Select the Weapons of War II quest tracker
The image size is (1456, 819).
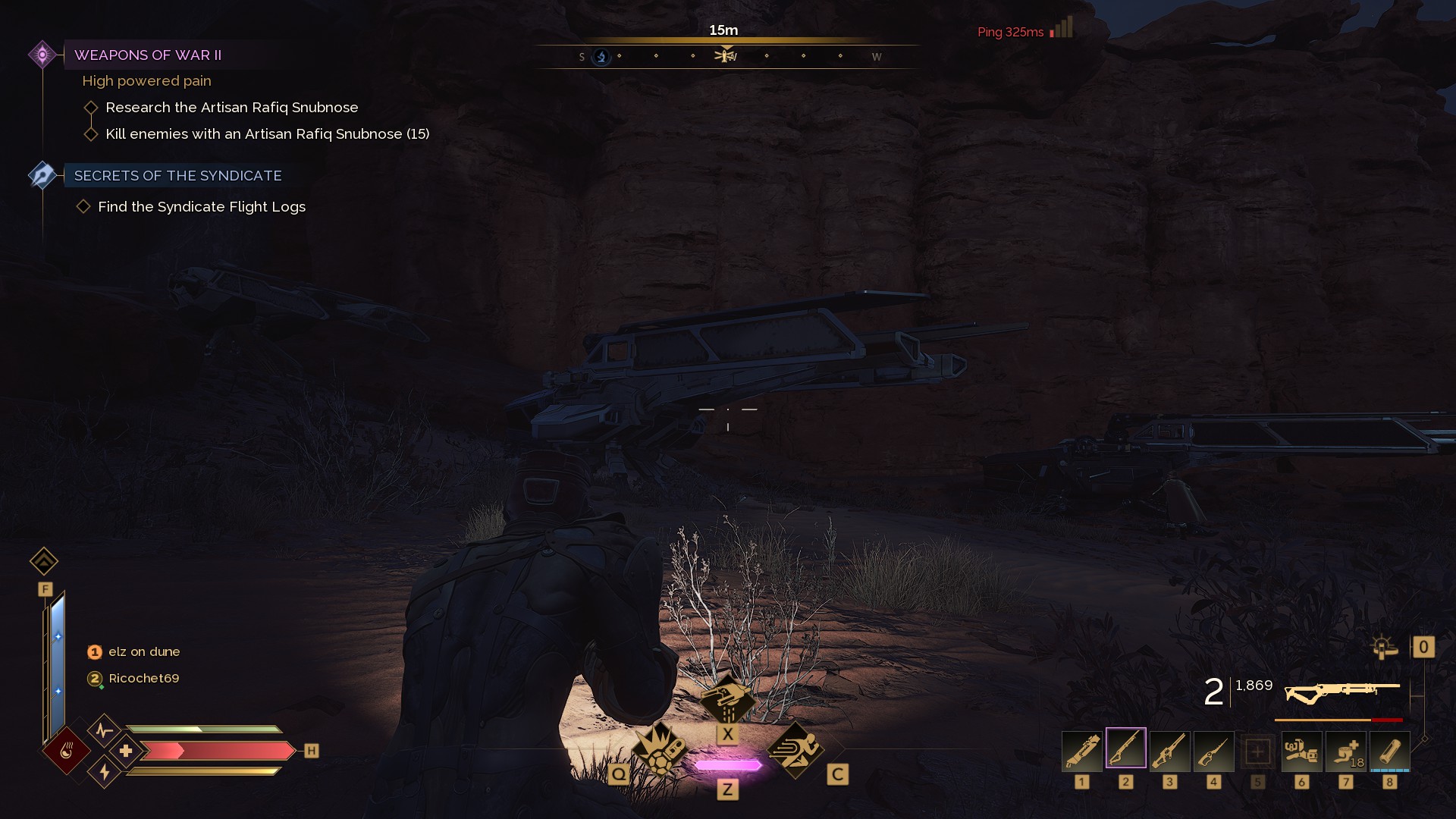[148, 55]
